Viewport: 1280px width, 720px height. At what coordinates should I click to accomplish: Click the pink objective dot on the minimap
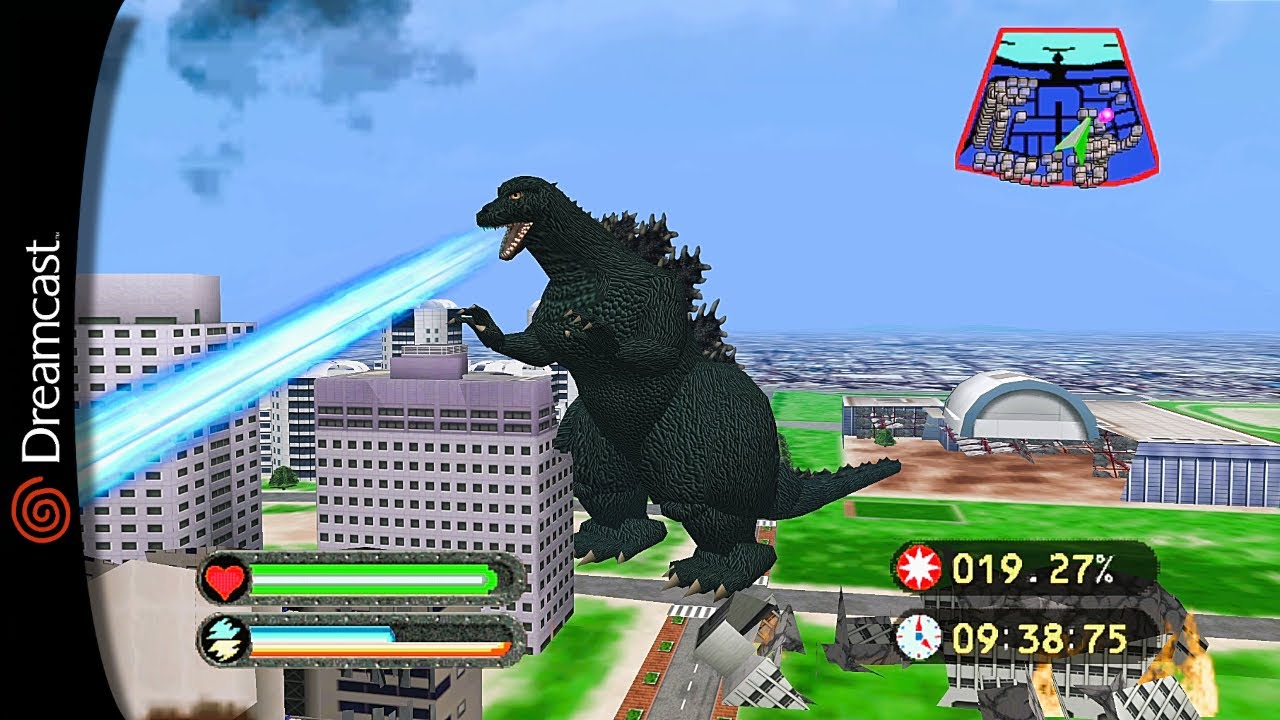click(1107, 115)
